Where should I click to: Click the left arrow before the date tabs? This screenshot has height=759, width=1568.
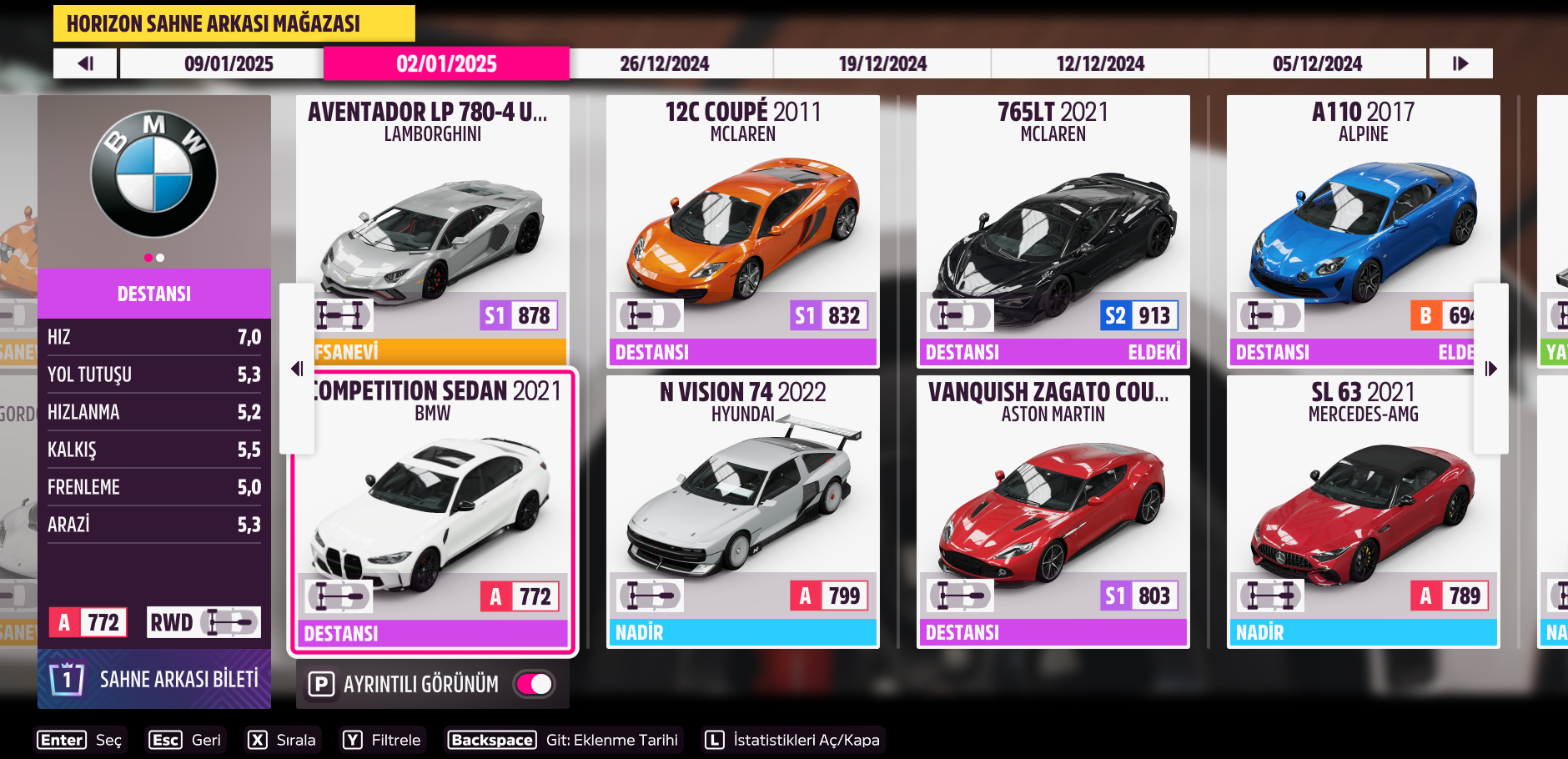(85, 63)
